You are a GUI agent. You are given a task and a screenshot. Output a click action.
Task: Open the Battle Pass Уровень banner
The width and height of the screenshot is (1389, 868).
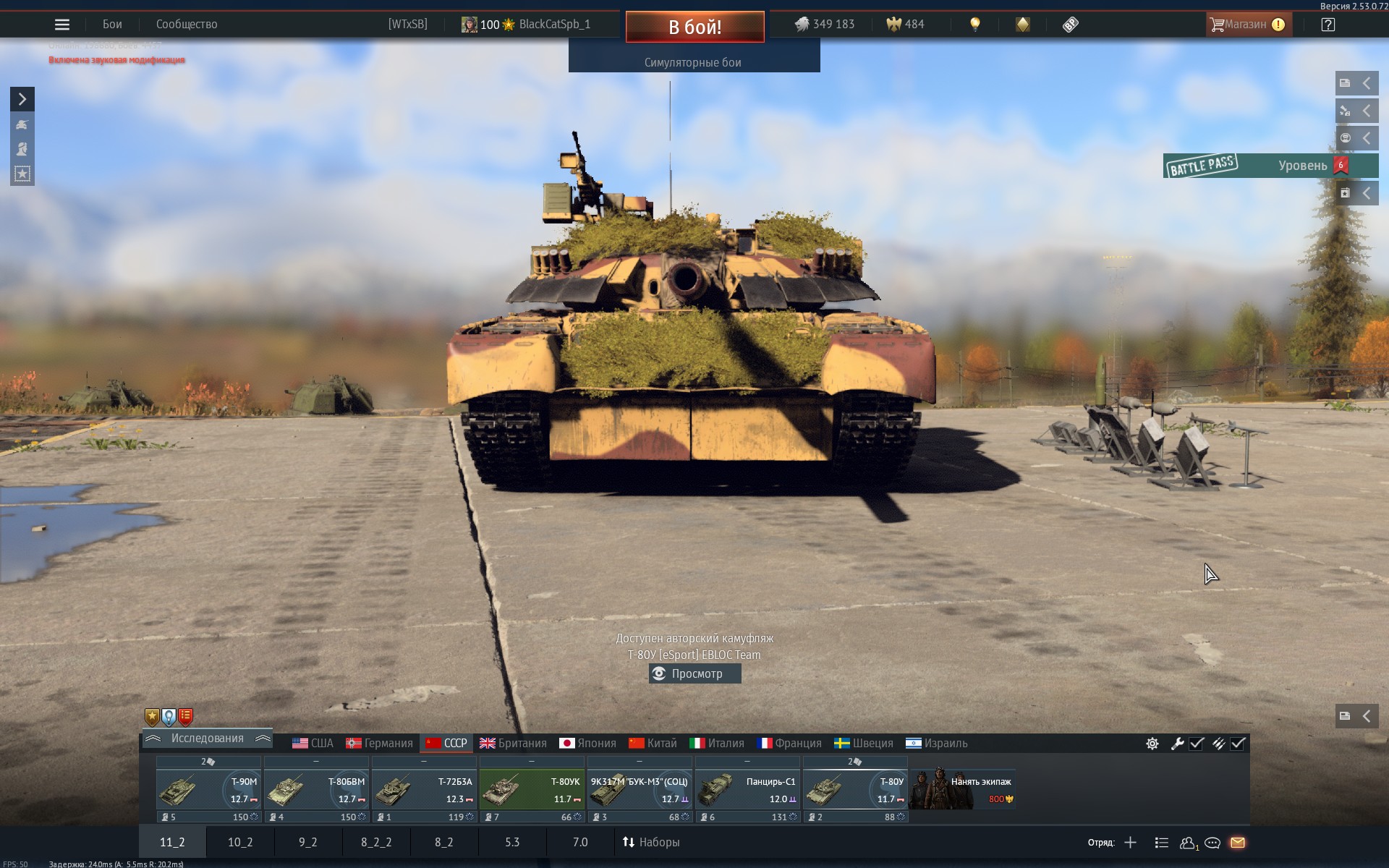1270,166
